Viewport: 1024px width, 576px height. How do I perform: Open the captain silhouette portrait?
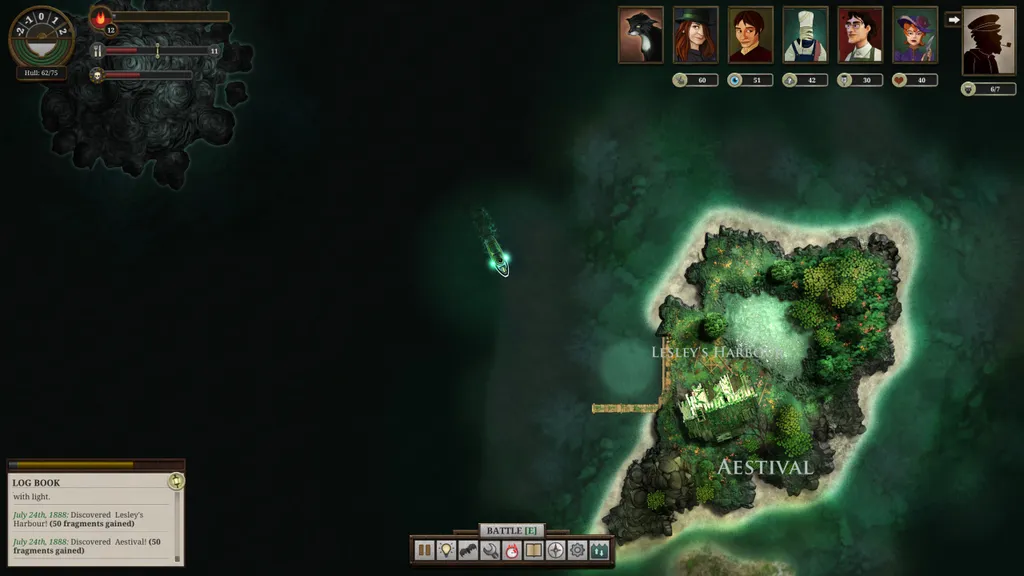pyautogui.click(x=989, y=41)
